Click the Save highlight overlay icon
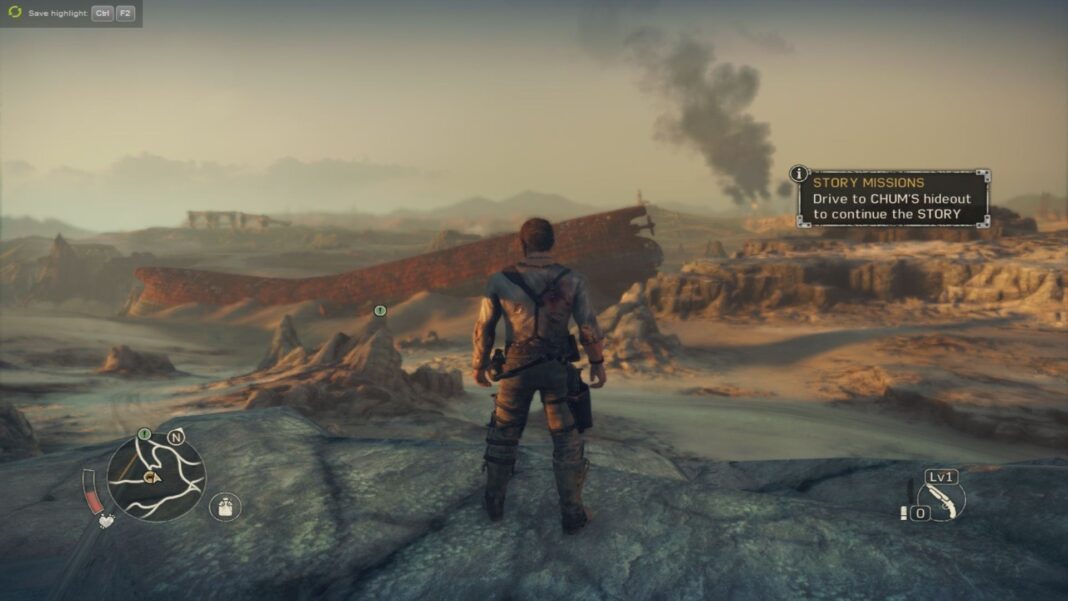 click(x=14, y=13)
